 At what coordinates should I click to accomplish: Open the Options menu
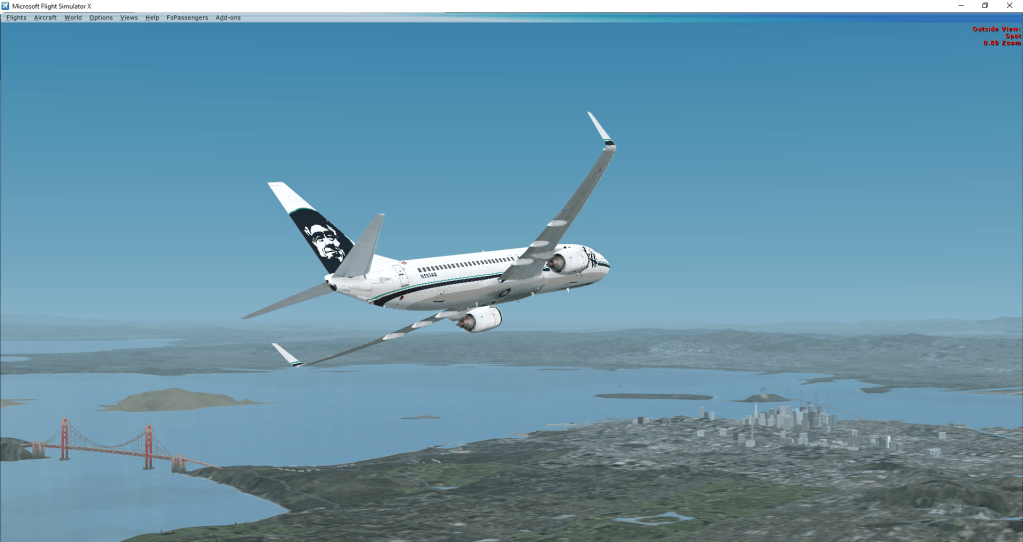[x=101, y=17]
